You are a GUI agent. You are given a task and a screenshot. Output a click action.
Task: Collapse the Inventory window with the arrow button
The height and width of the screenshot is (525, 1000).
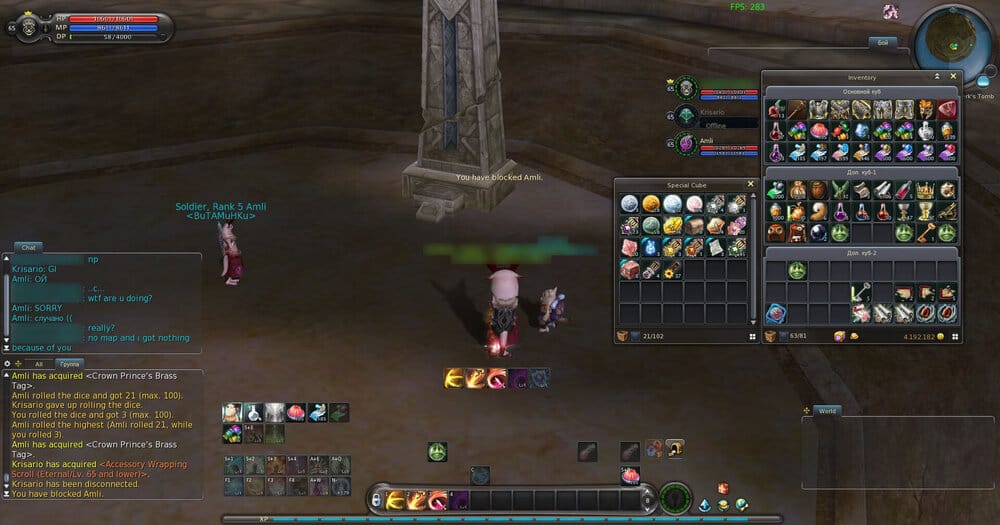point(937,76)
